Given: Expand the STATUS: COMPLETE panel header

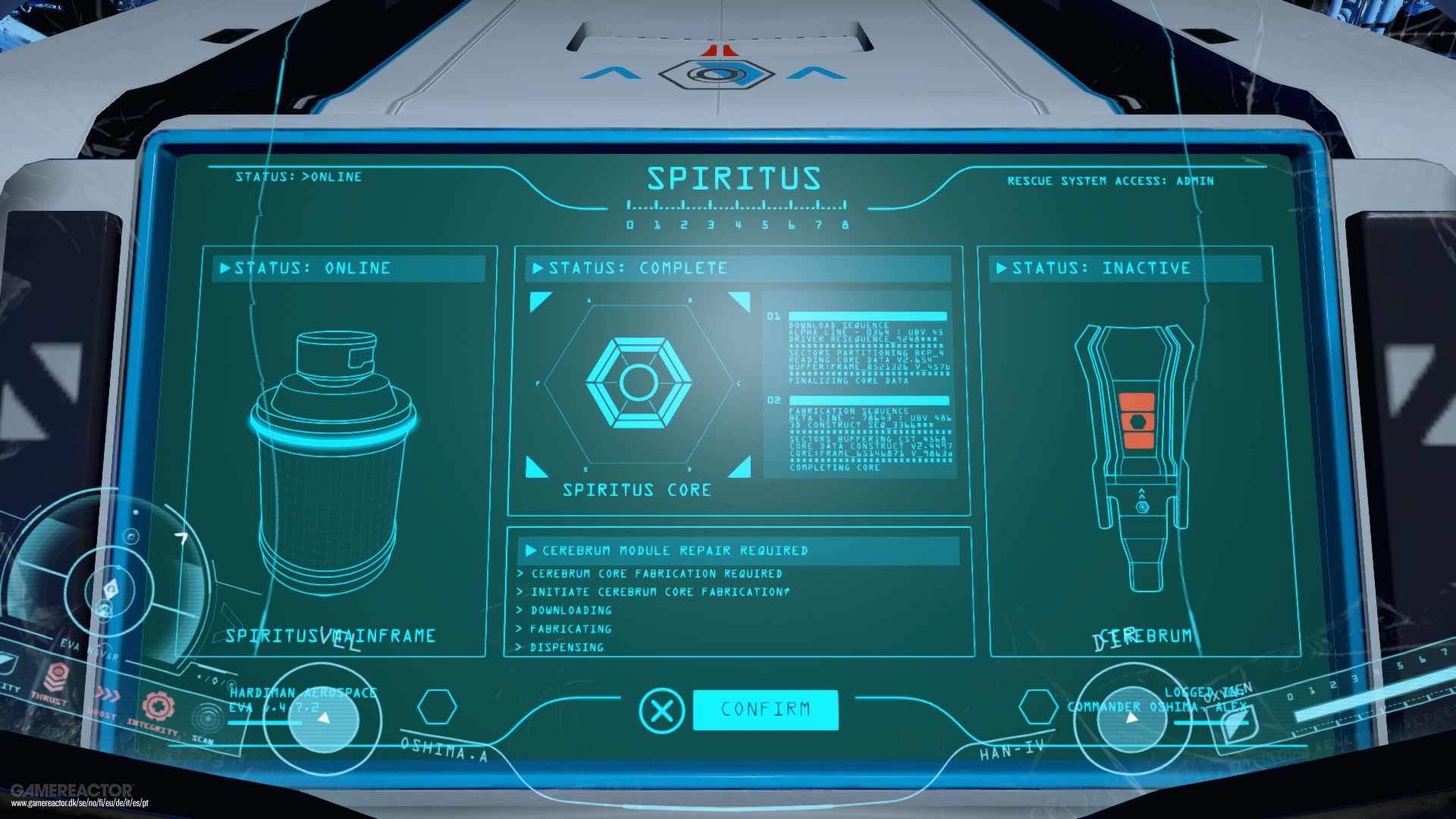Looking at the screenshot, I should [631, 268].
